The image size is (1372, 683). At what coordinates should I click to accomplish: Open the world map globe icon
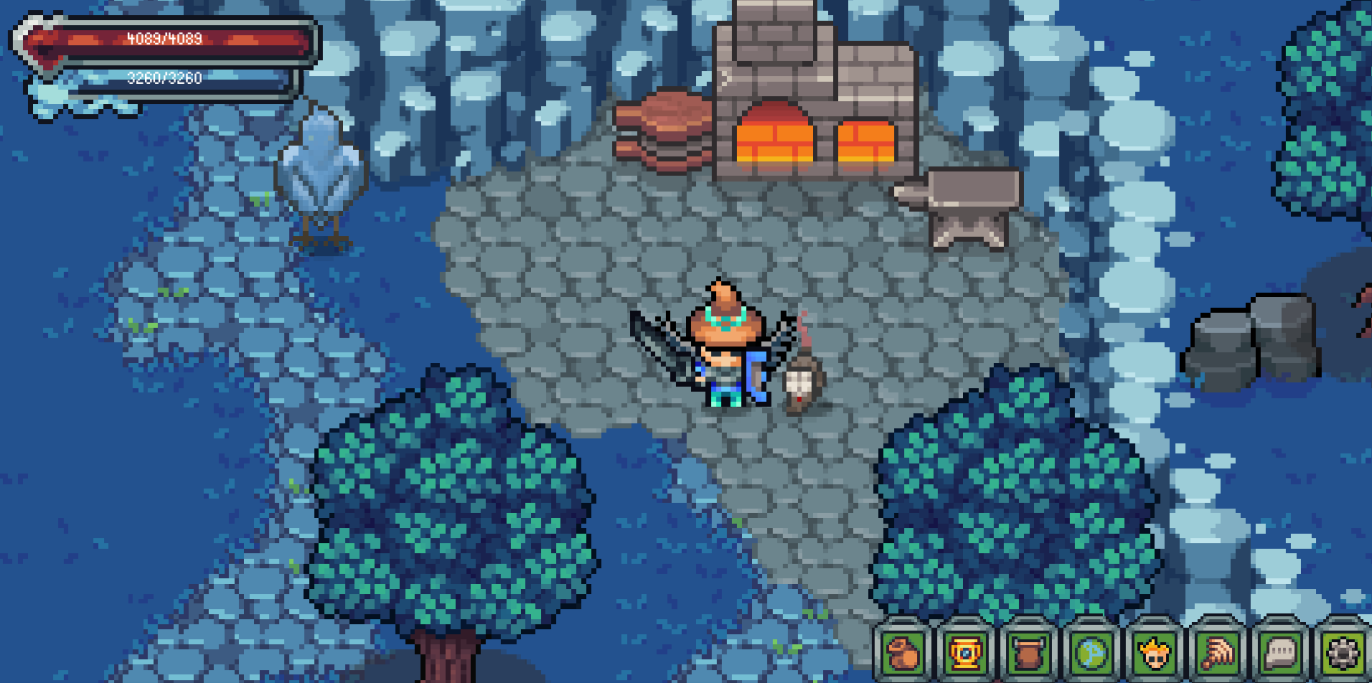(x=1091, y=652)
